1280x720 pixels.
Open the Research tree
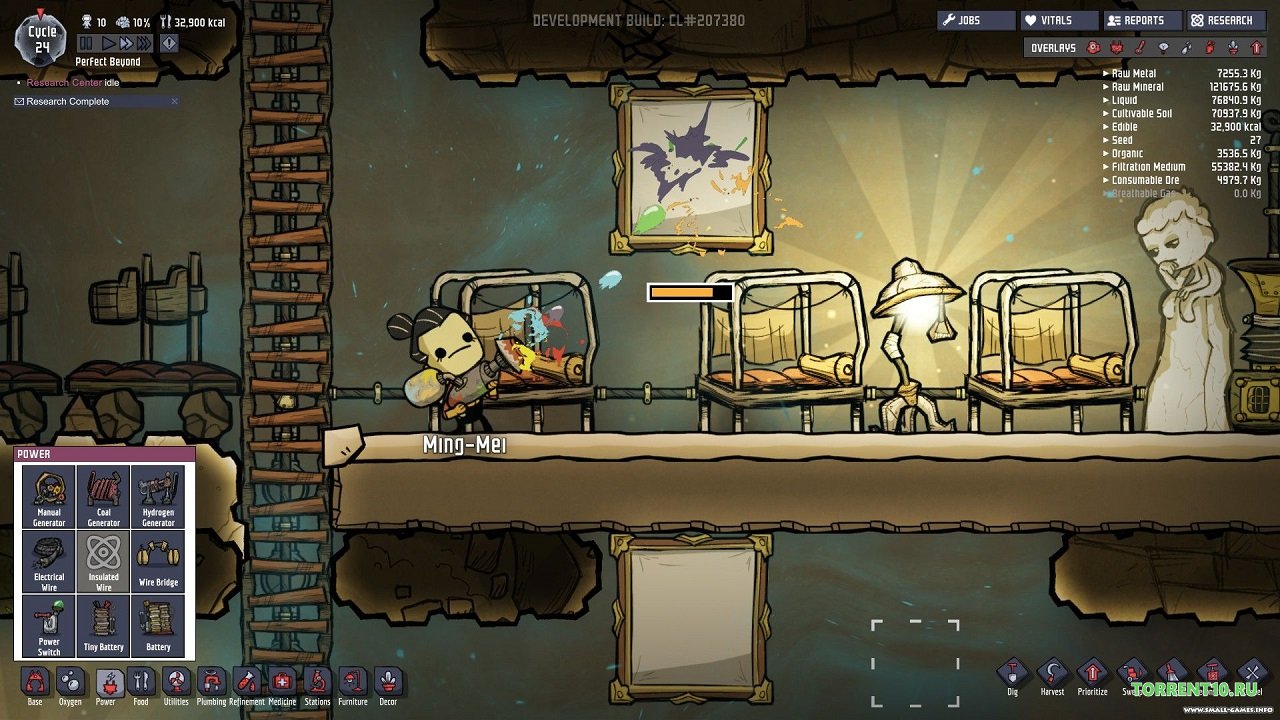[1226, 20]
